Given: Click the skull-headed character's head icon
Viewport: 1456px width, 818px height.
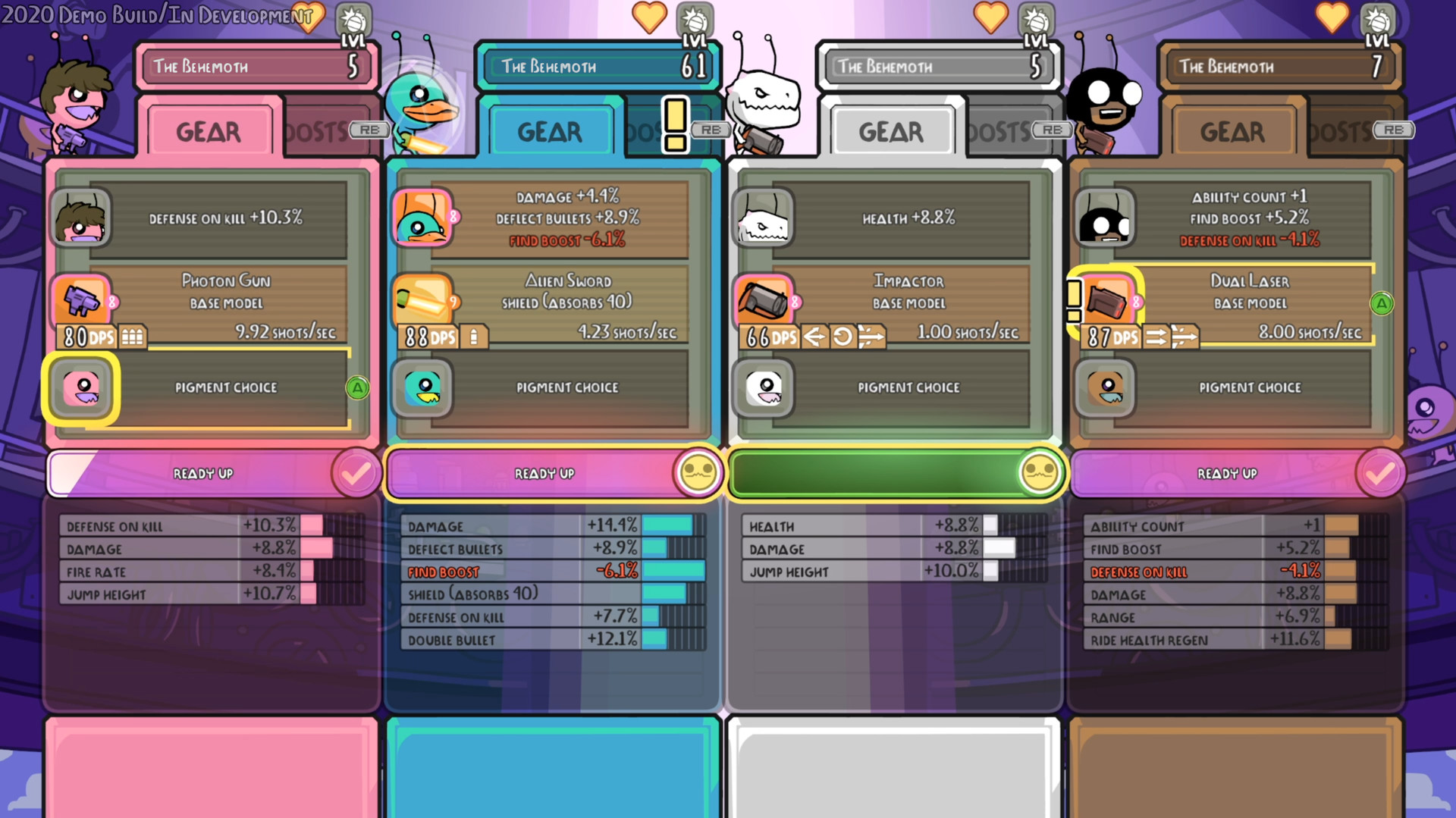Looking at the screenshot, I should [x=764, y=218].
